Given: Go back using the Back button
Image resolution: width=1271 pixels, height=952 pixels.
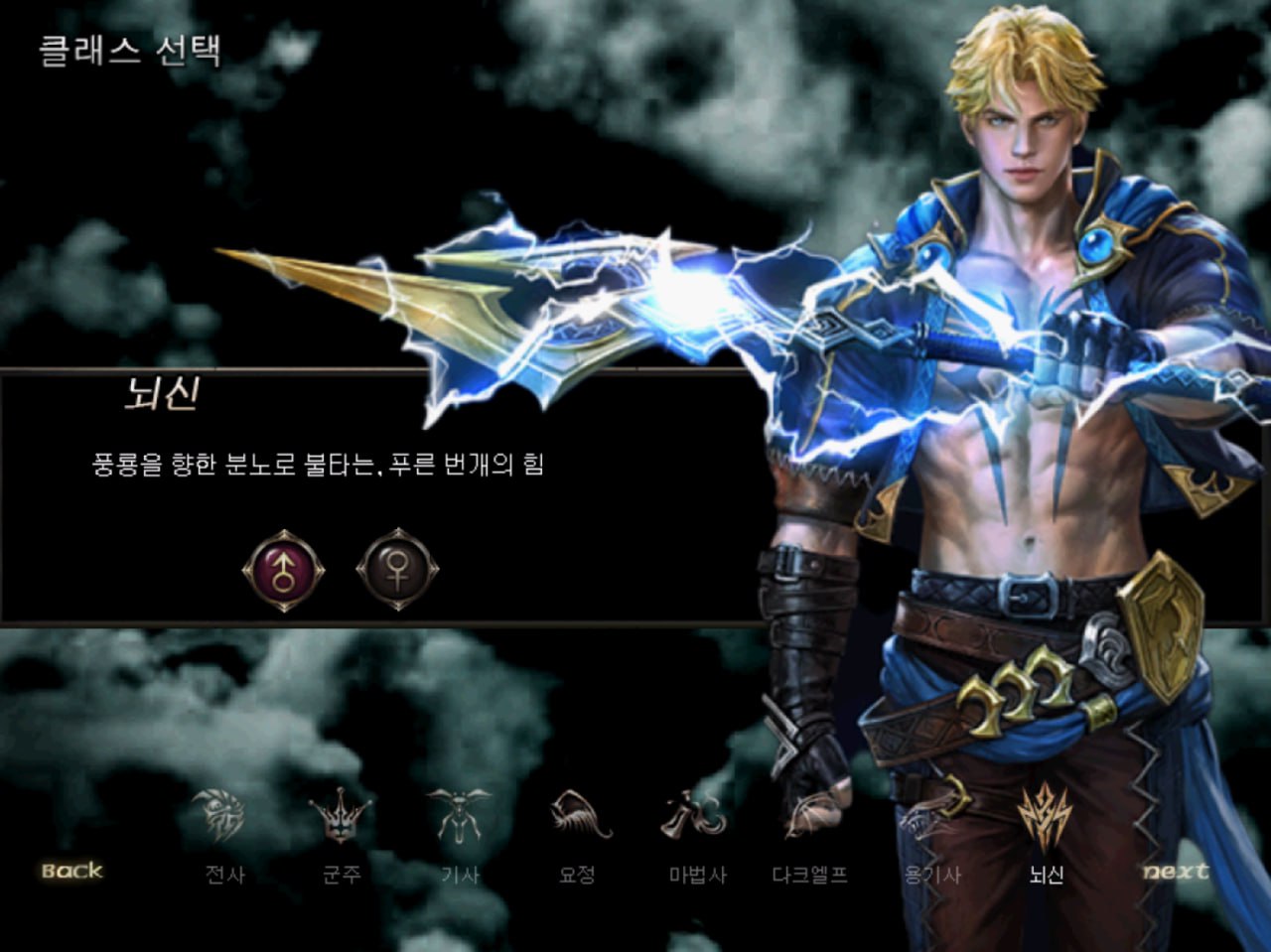Looking at the screenshot, I should tap(71, 871).
